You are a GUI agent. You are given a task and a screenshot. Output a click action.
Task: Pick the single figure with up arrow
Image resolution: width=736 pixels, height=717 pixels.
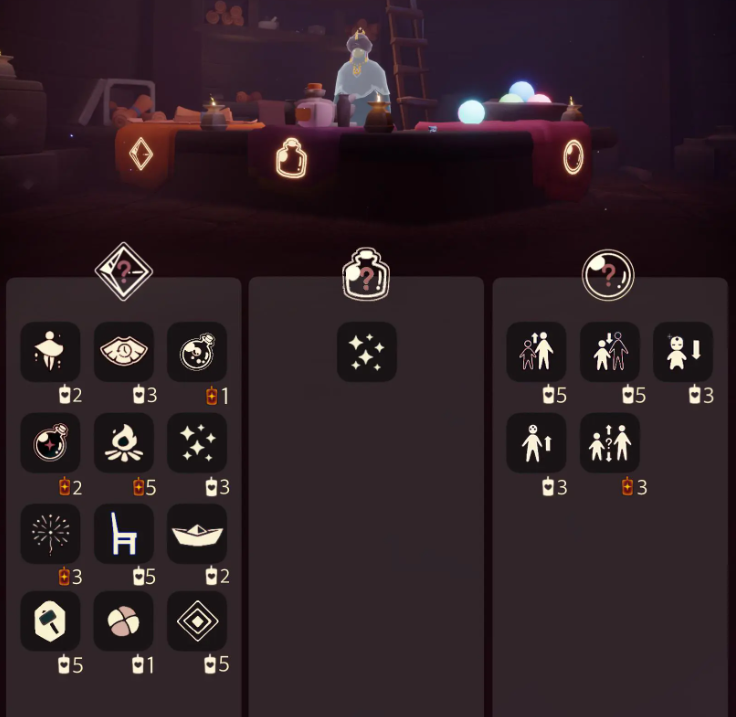click(x=537, y=443)
